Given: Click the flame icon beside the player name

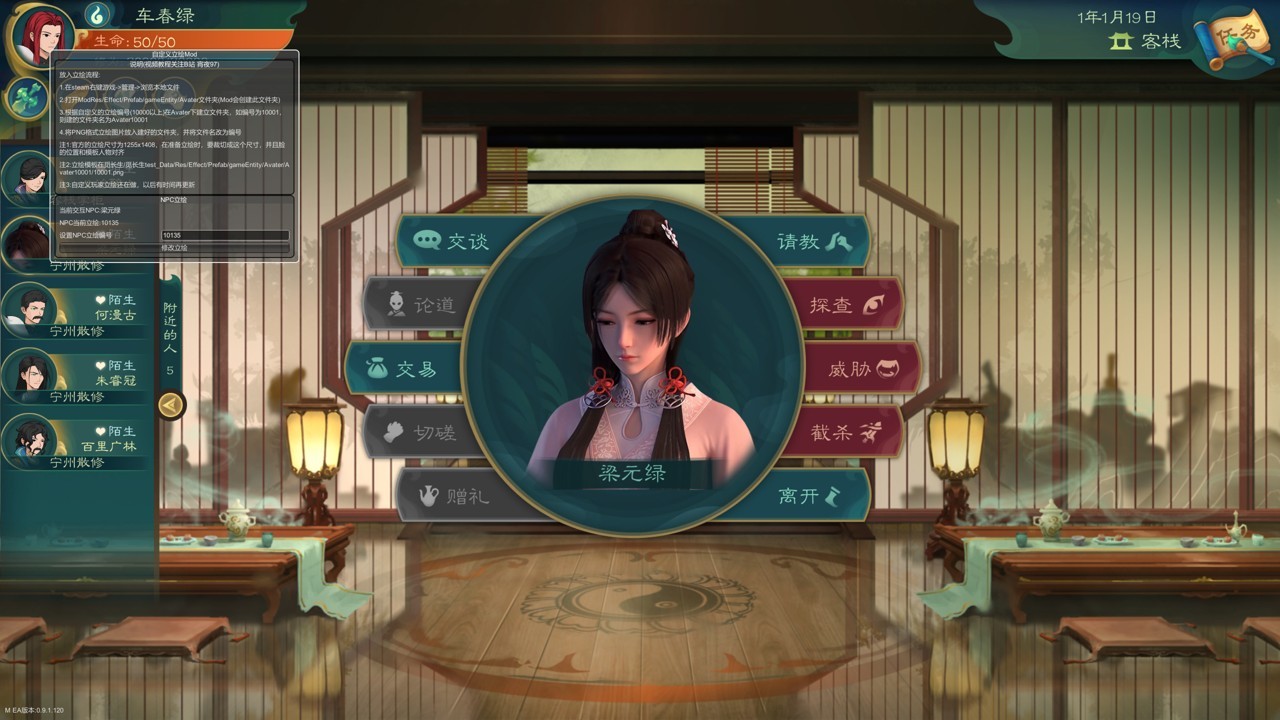Looking at the screenshot, I should 97,15.
